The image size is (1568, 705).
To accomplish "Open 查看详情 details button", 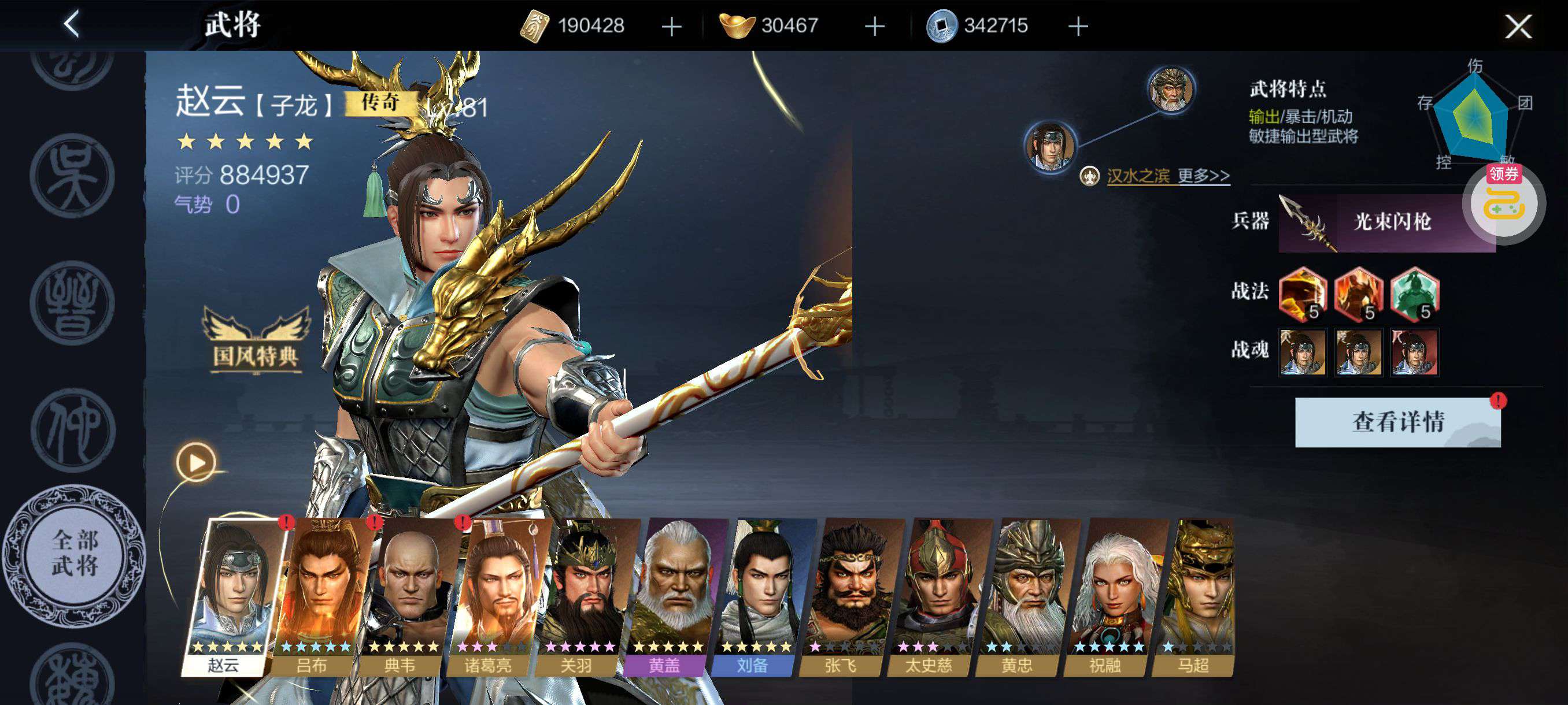I will click(x=1397, y=422).
